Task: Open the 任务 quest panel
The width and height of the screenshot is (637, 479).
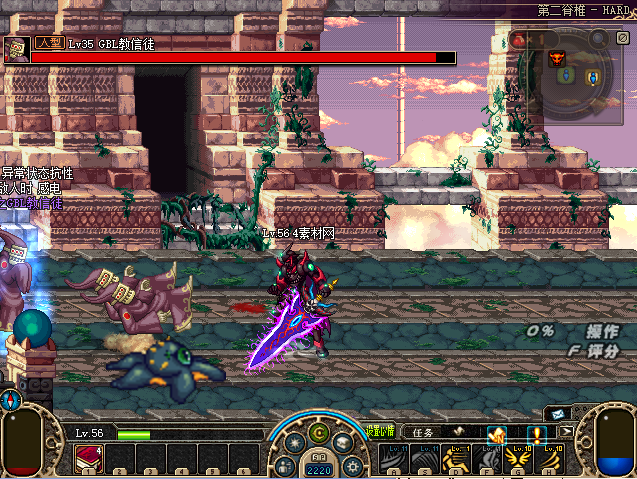Action: click(424, 433)
